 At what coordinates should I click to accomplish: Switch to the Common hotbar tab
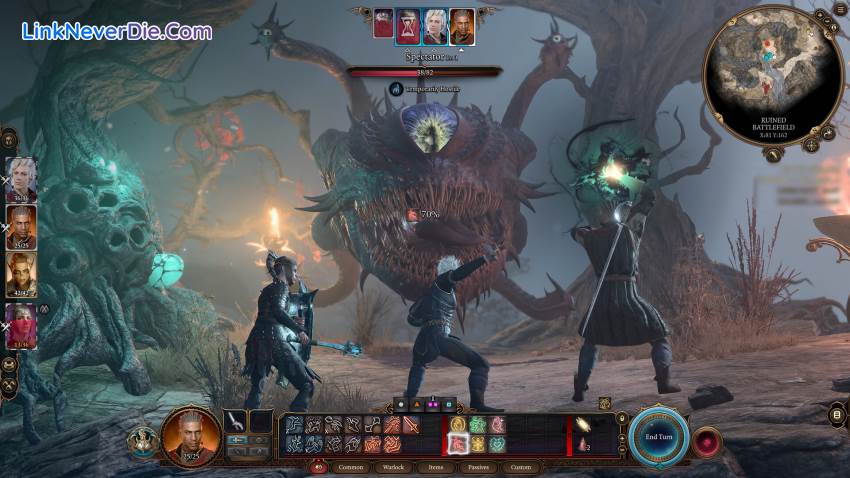(351, 467)
